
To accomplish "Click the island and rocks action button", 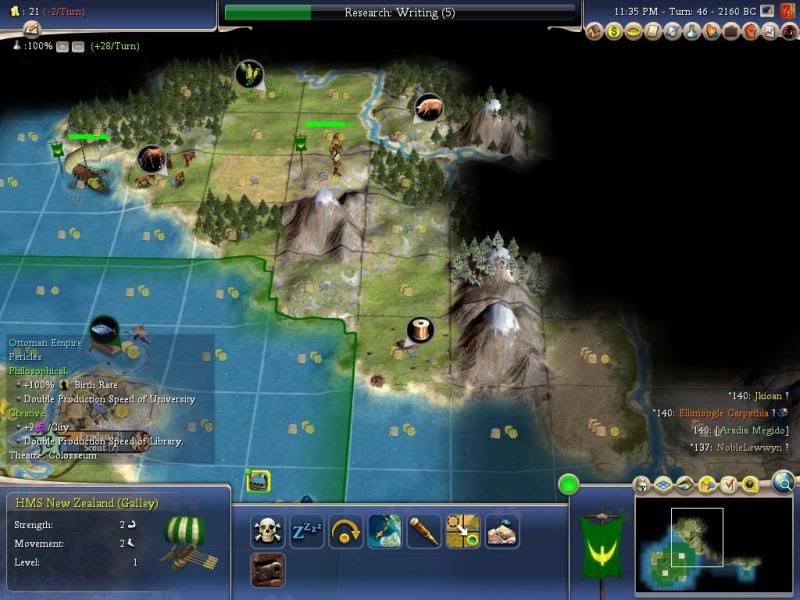I will click(x=502, y=531).
